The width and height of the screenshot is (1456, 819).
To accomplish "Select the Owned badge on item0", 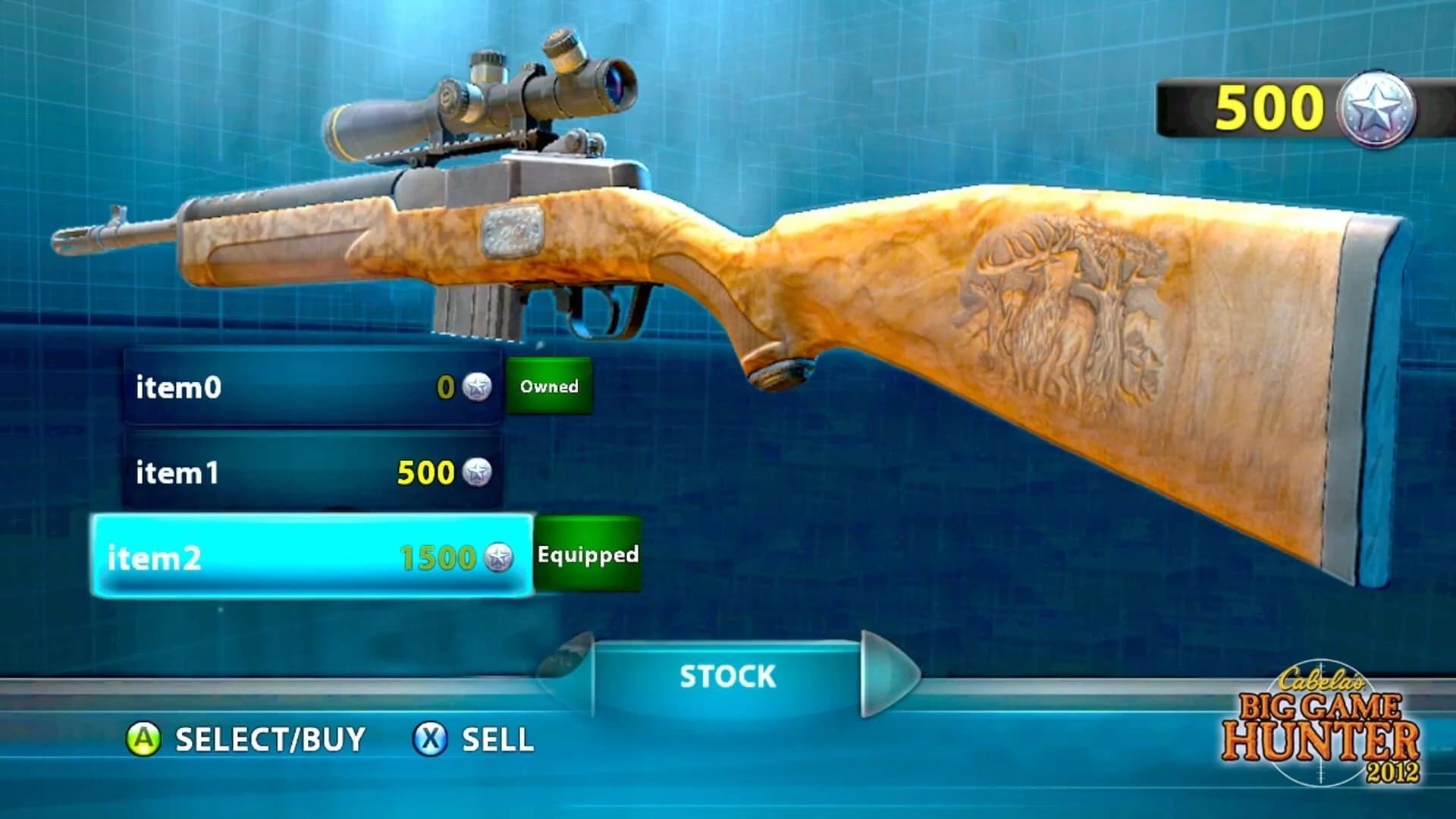I will (549, 388).
